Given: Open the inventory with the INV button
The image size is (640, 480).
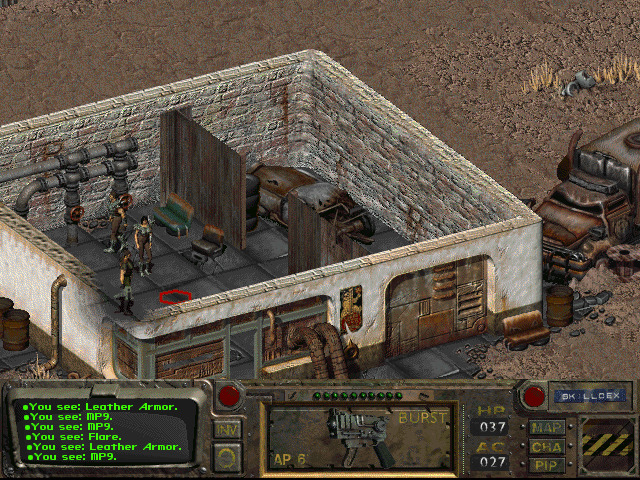Looking at the screenshot, I should coord(227,431).
